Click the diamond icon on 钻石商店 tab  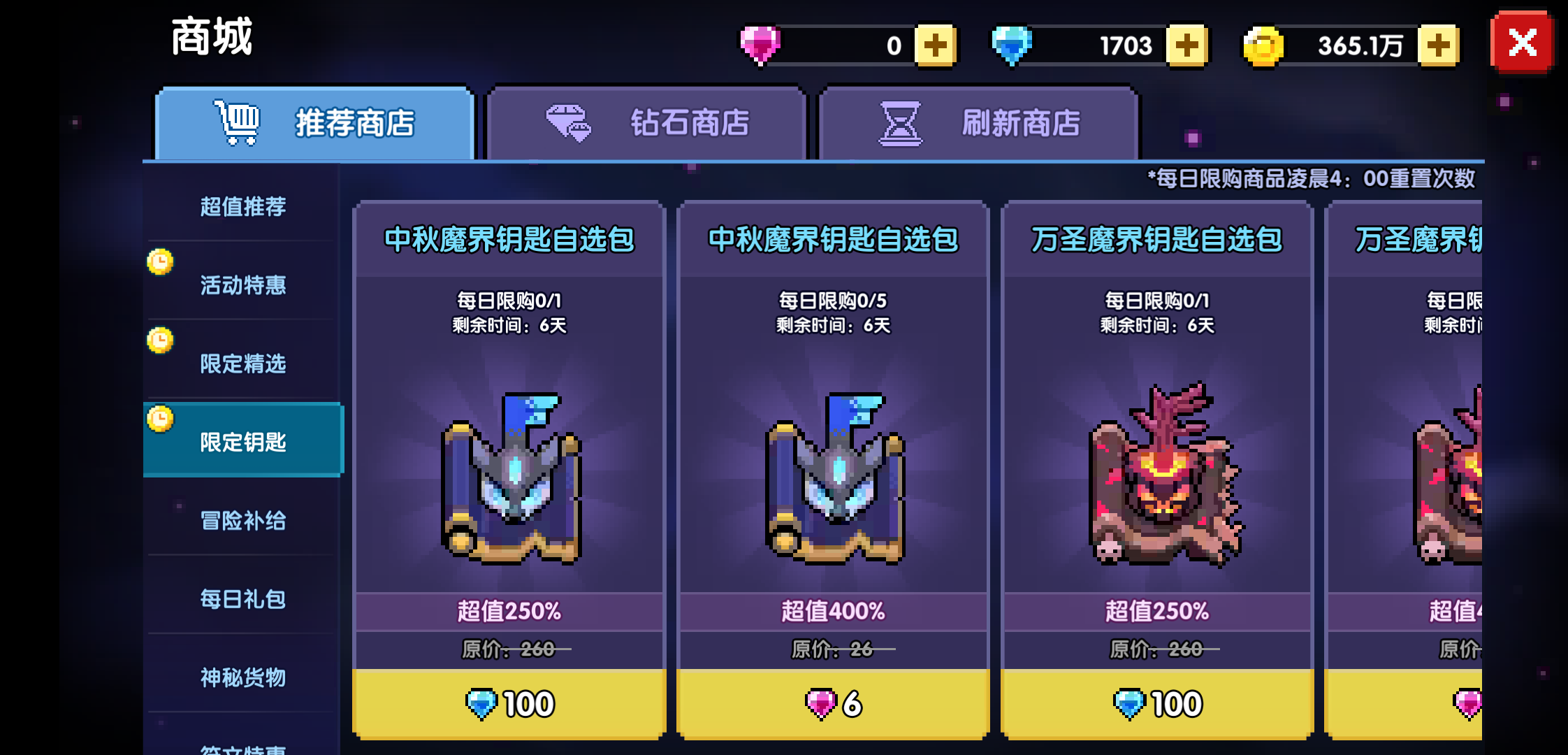tap(567, 123)
